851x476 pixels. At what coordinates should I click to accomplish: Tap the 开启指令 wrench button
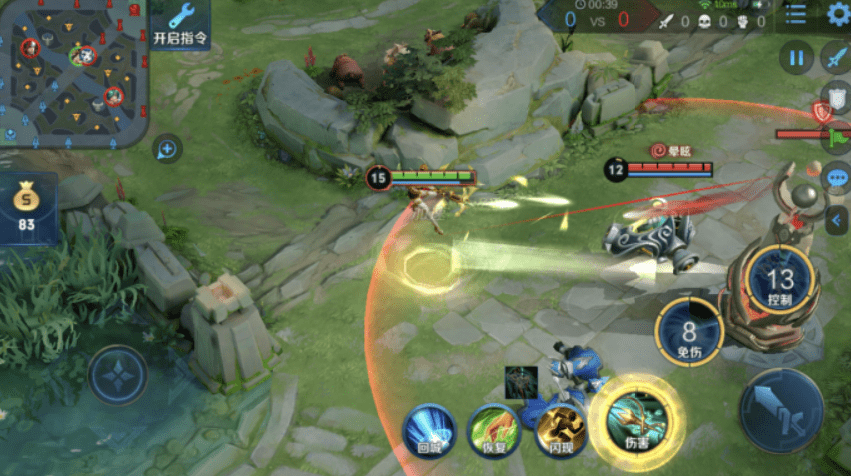(x=181, y=25)
